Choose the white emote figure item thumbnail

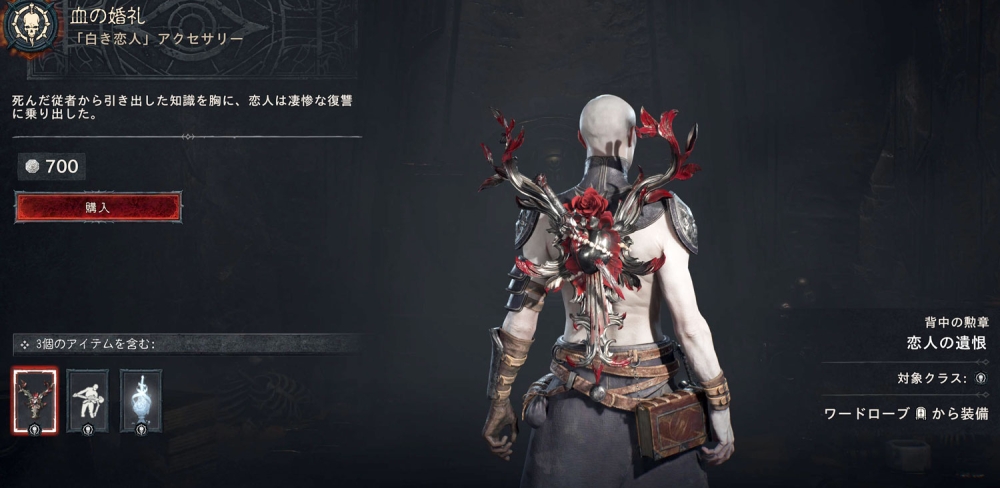point(87,400)
